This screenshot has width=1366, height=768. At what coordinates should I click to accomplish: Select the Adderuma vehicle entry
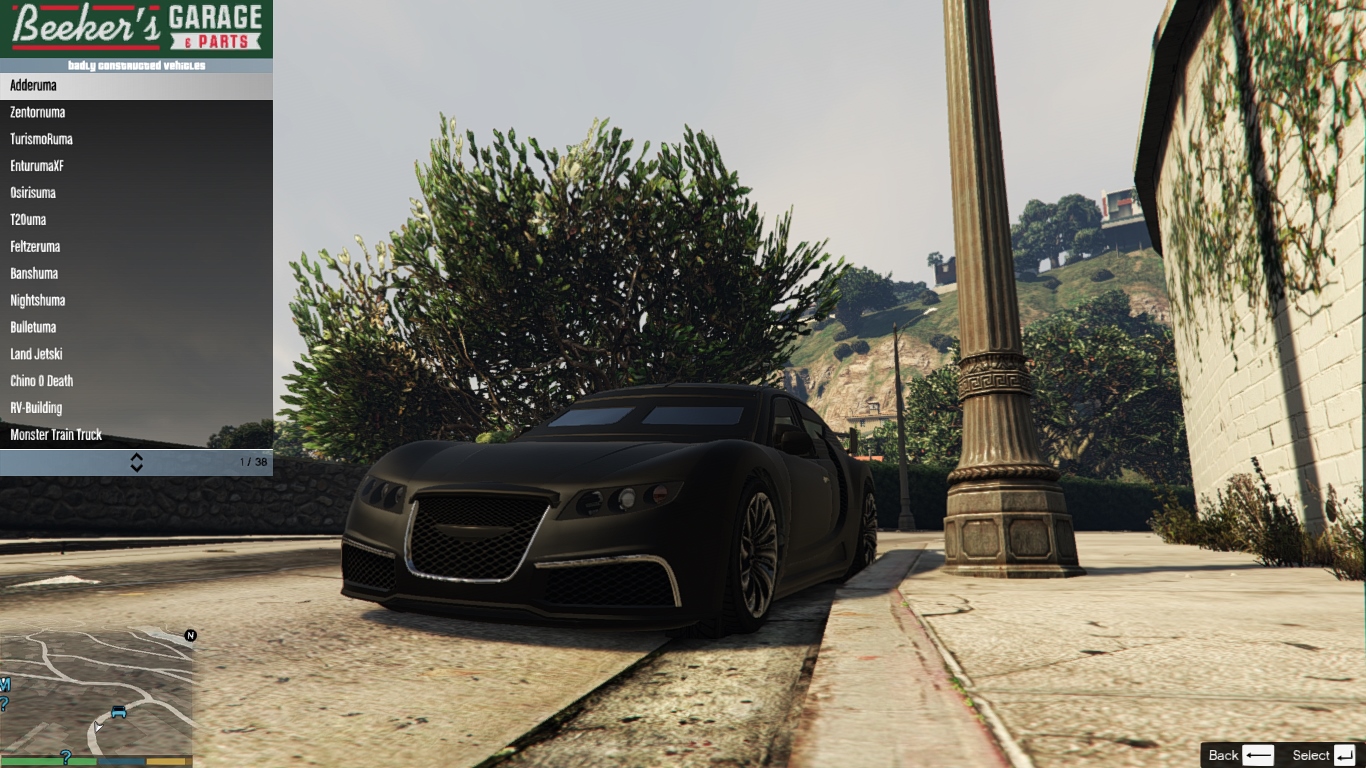[x=136, y=86]
